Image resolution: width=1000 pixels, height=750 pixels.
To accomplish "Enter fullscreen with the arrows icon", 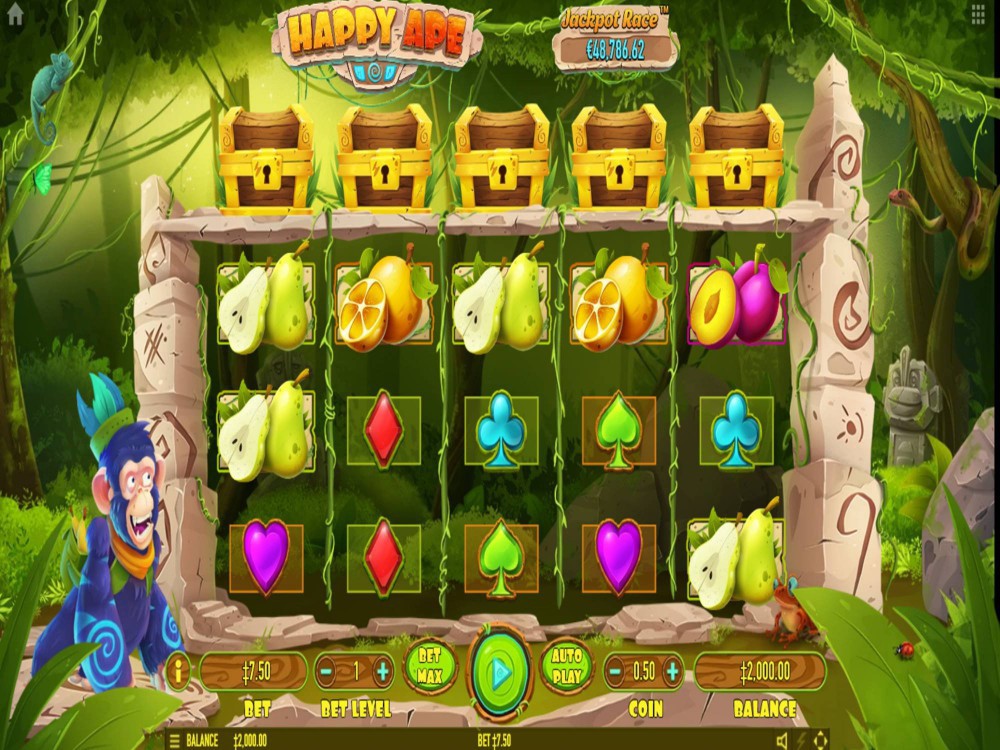I will [821, 741].
